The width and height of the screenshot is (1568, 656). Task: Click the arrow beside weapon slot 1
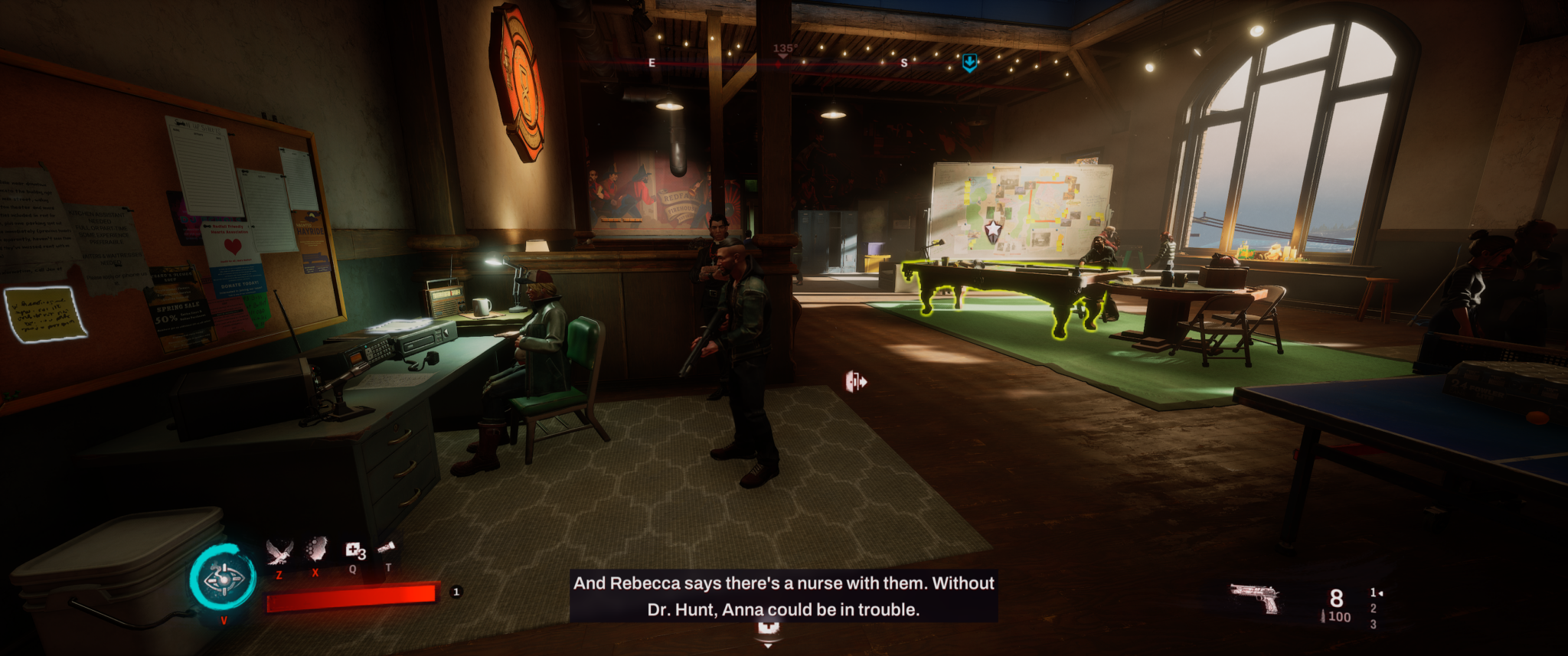[1381, 592]
